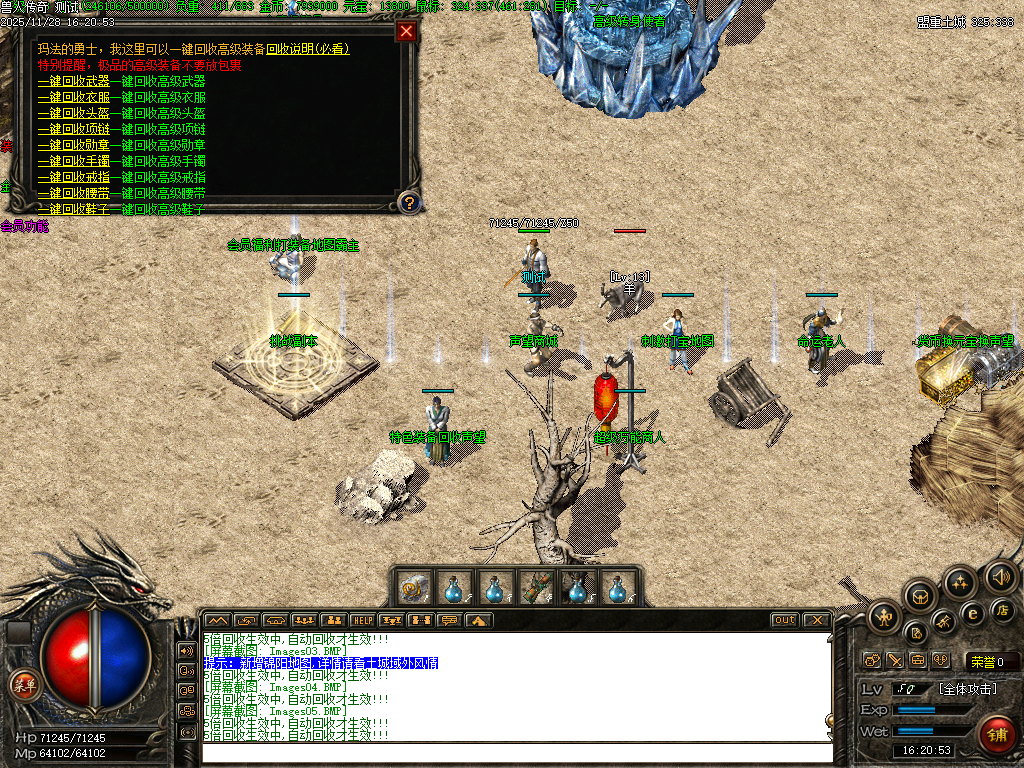Click the out button on the chat bar
This screenshot has height=768, width=1024.
[x=785, y=620]
